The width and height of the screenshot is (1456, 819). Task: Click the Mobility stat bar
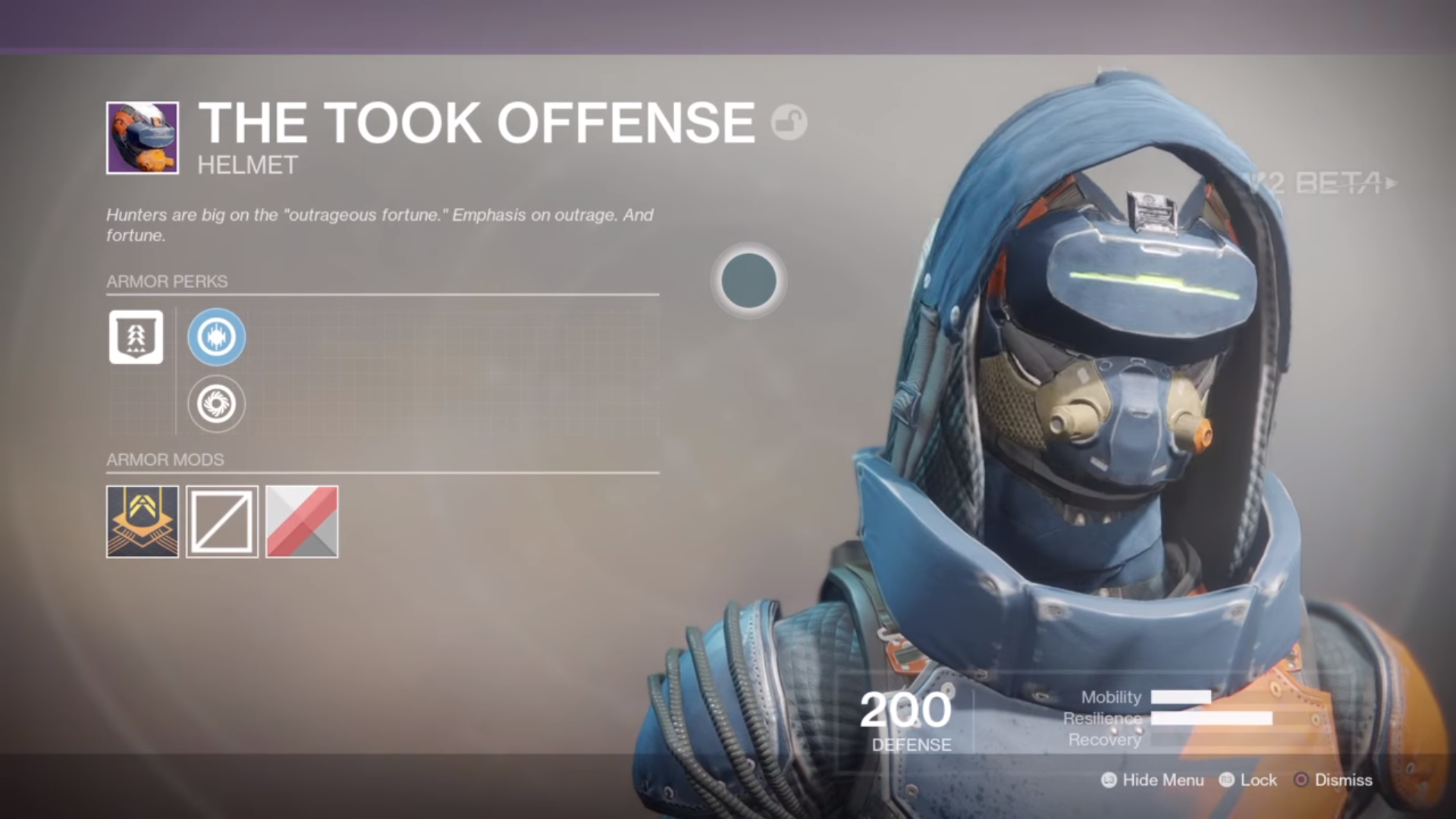coord(1181,698)
